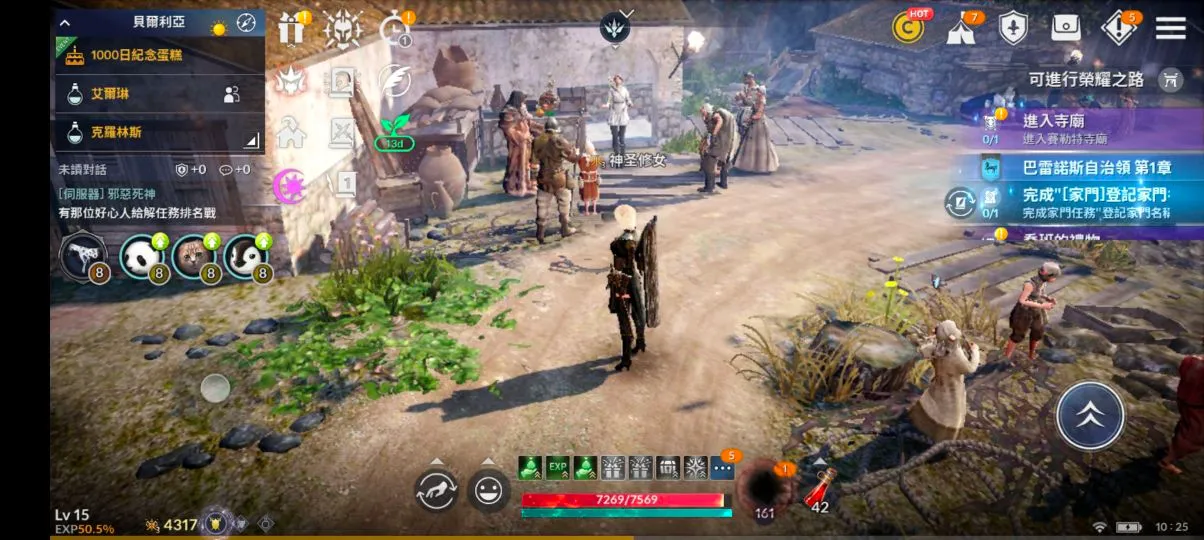Select the 進入寺廟 quest entry
The height and width of the screenshot is (540, 1204).
tap(1080, 126)
